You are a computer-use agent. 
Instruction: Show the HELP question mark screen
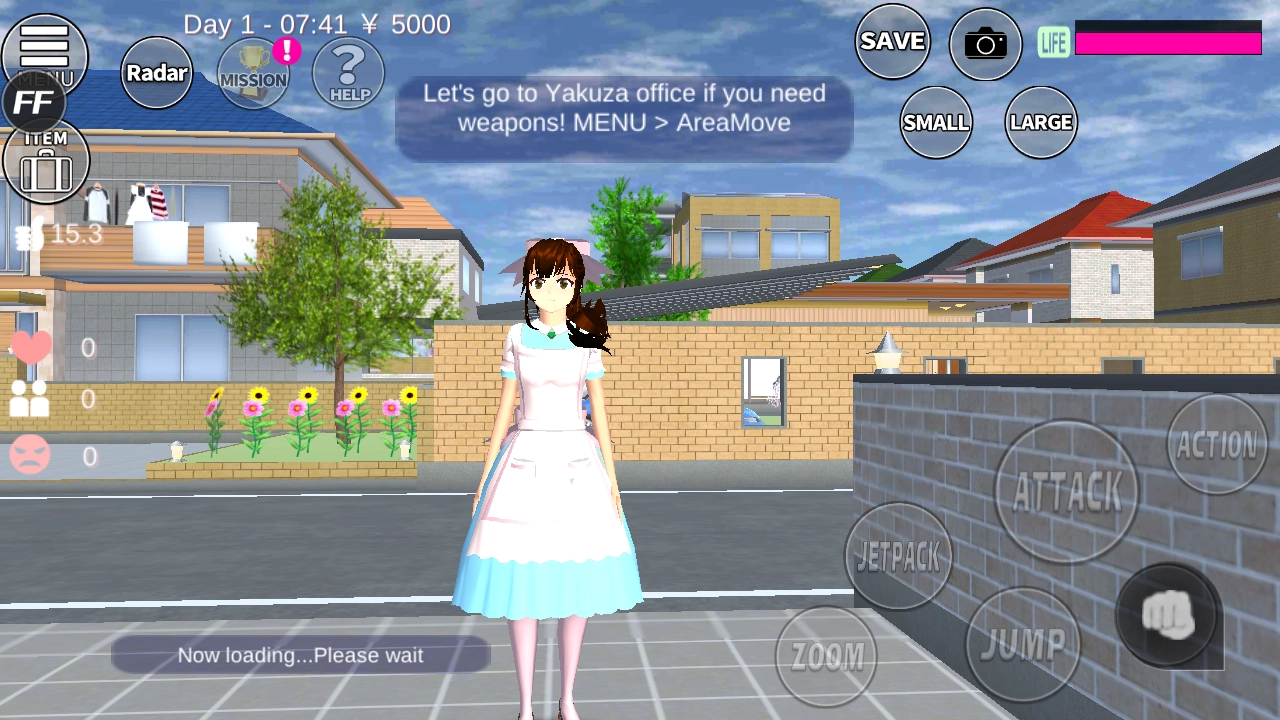click(349, 73)
